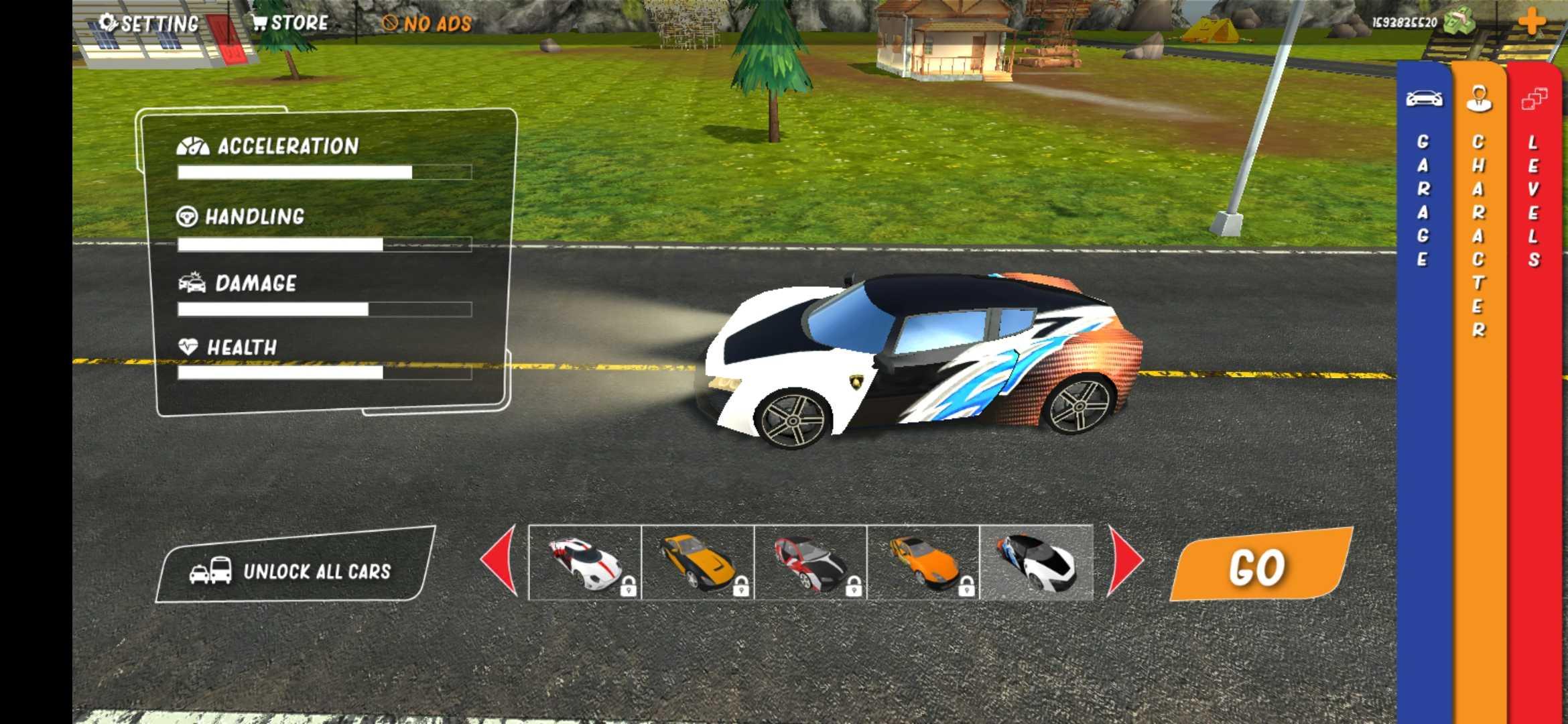Show previous cars with the left arrow

point(500,560)
